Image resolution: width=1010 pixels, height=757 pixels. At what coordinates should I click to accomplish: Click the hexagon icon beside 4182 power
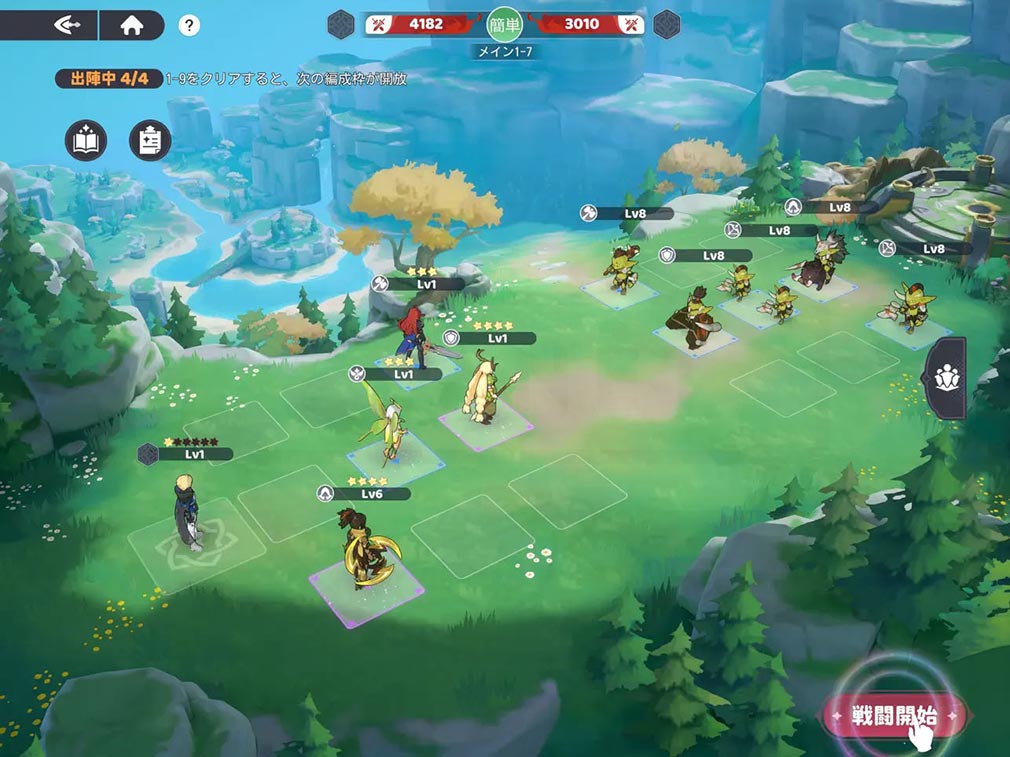point(342,23)
